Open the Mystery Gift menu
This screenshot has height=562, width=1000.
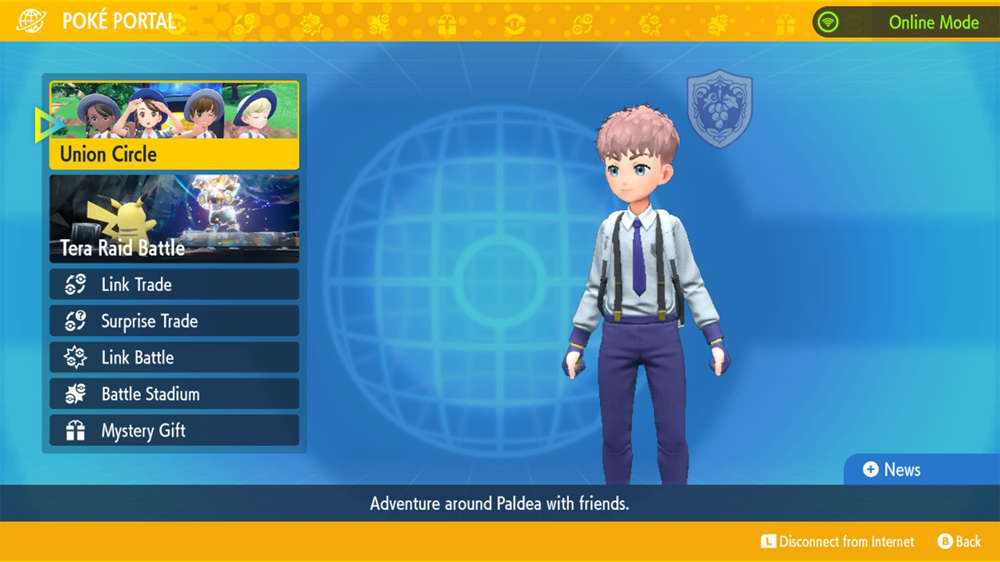[x=174, y=431]
